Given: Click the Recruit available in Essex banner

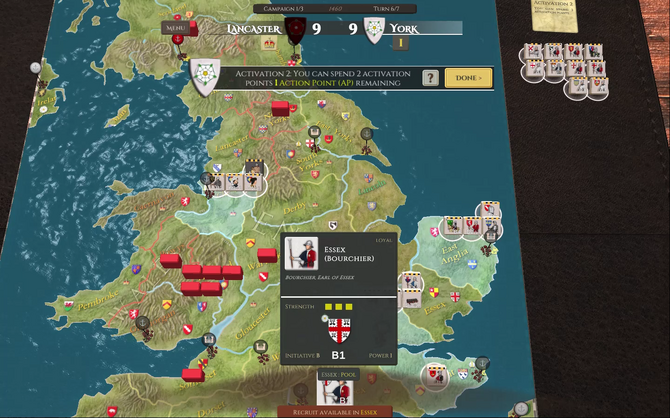Looking at the screenshot, I should click(335, 411).
